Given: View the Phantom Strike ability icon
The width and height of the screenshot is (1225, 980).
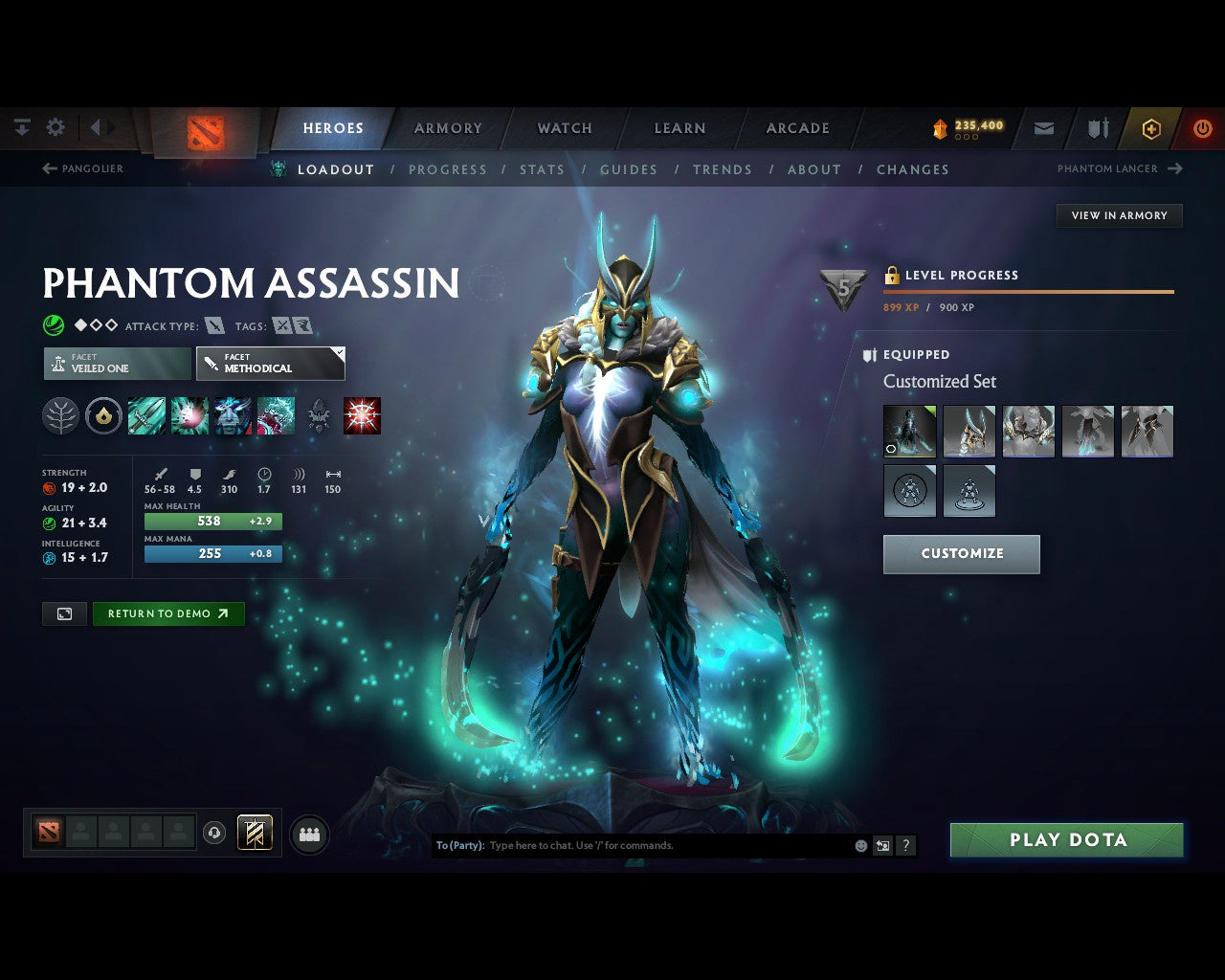Looking at the screenshot, I should [189, 415].
